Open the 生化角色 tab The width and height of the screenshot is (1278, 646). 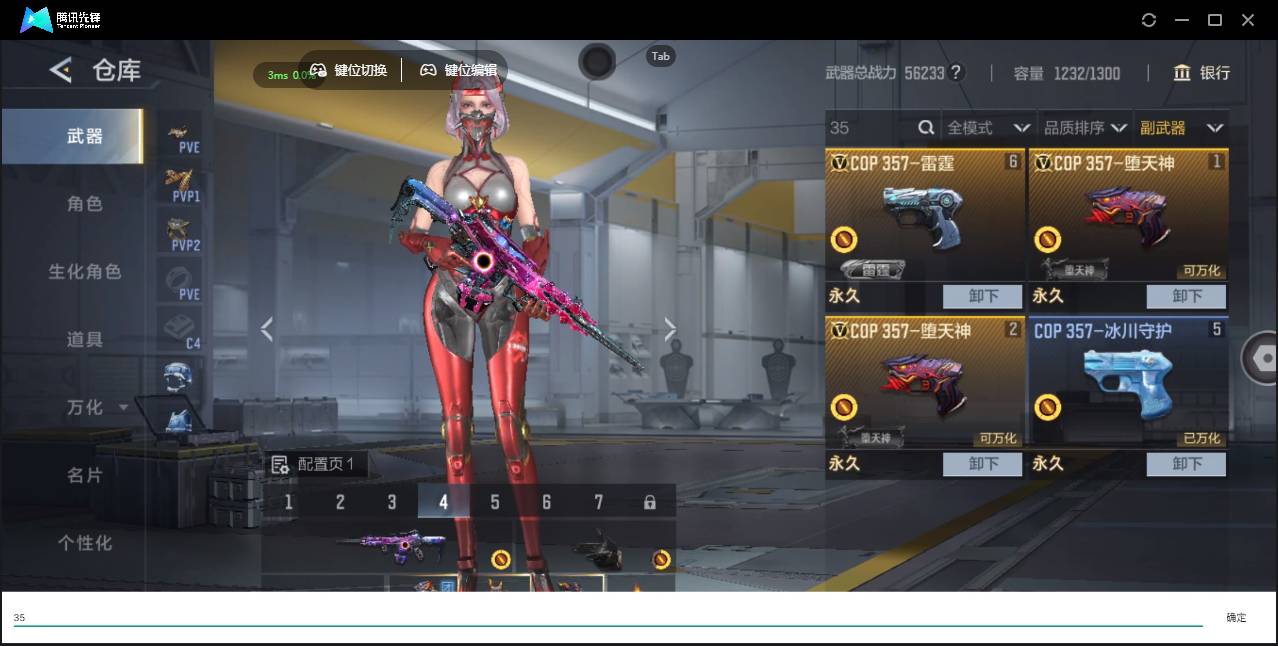[84, 272]
